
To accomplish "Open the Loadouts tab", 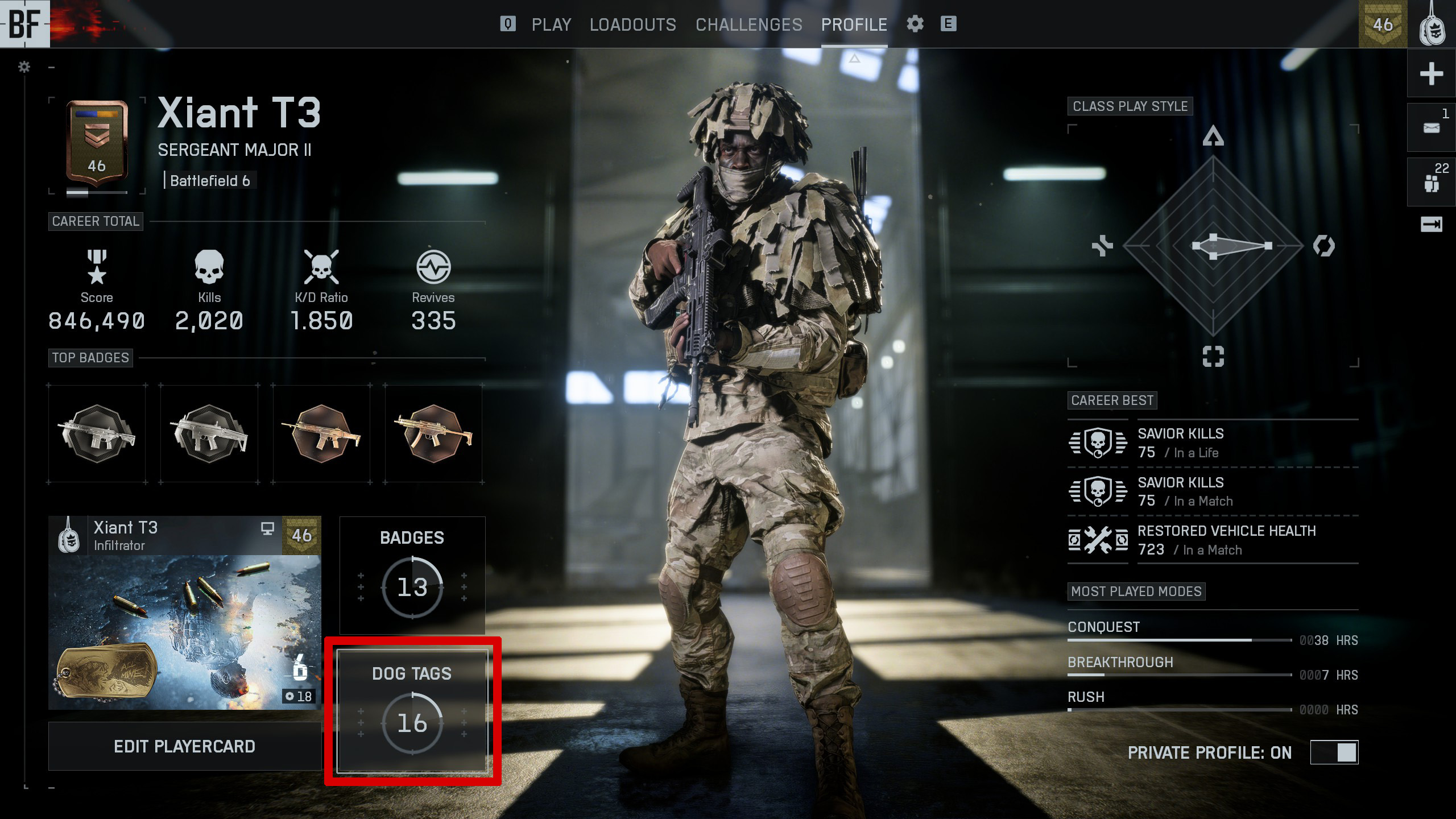I will coord(632,24).
